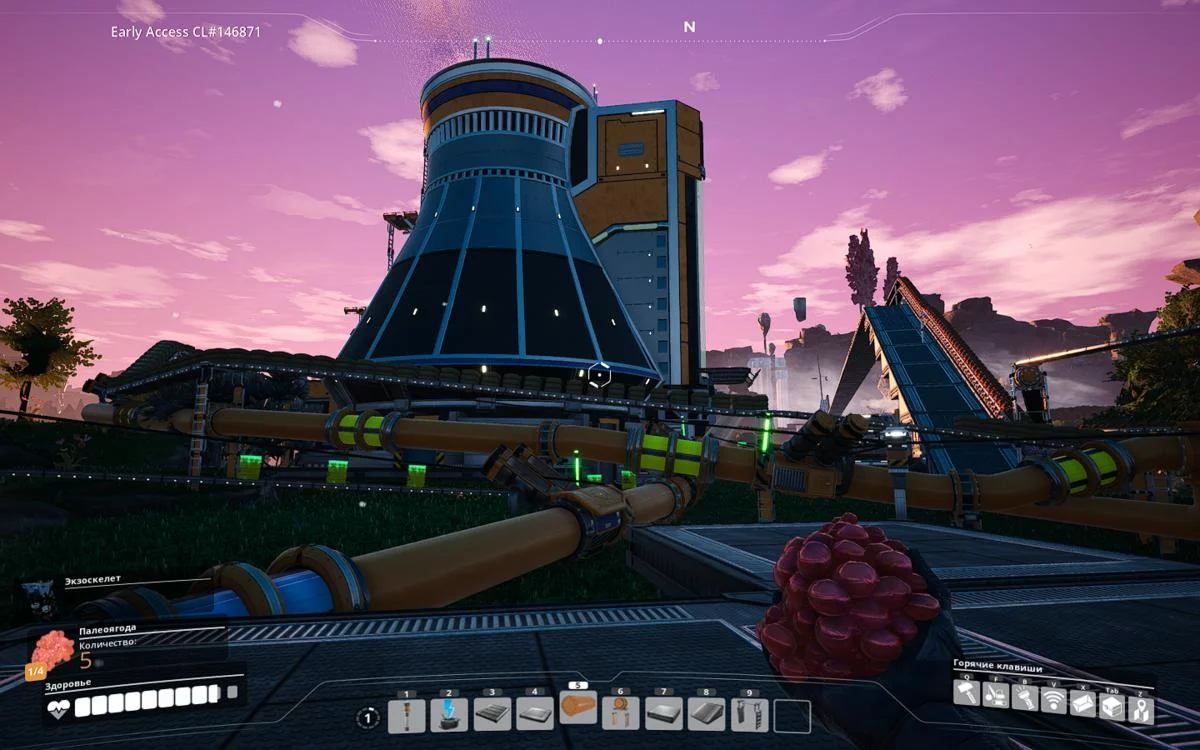Select the thick foundation block in slot 7
The image size is (1200, 750).
click(x=663, y=715)
